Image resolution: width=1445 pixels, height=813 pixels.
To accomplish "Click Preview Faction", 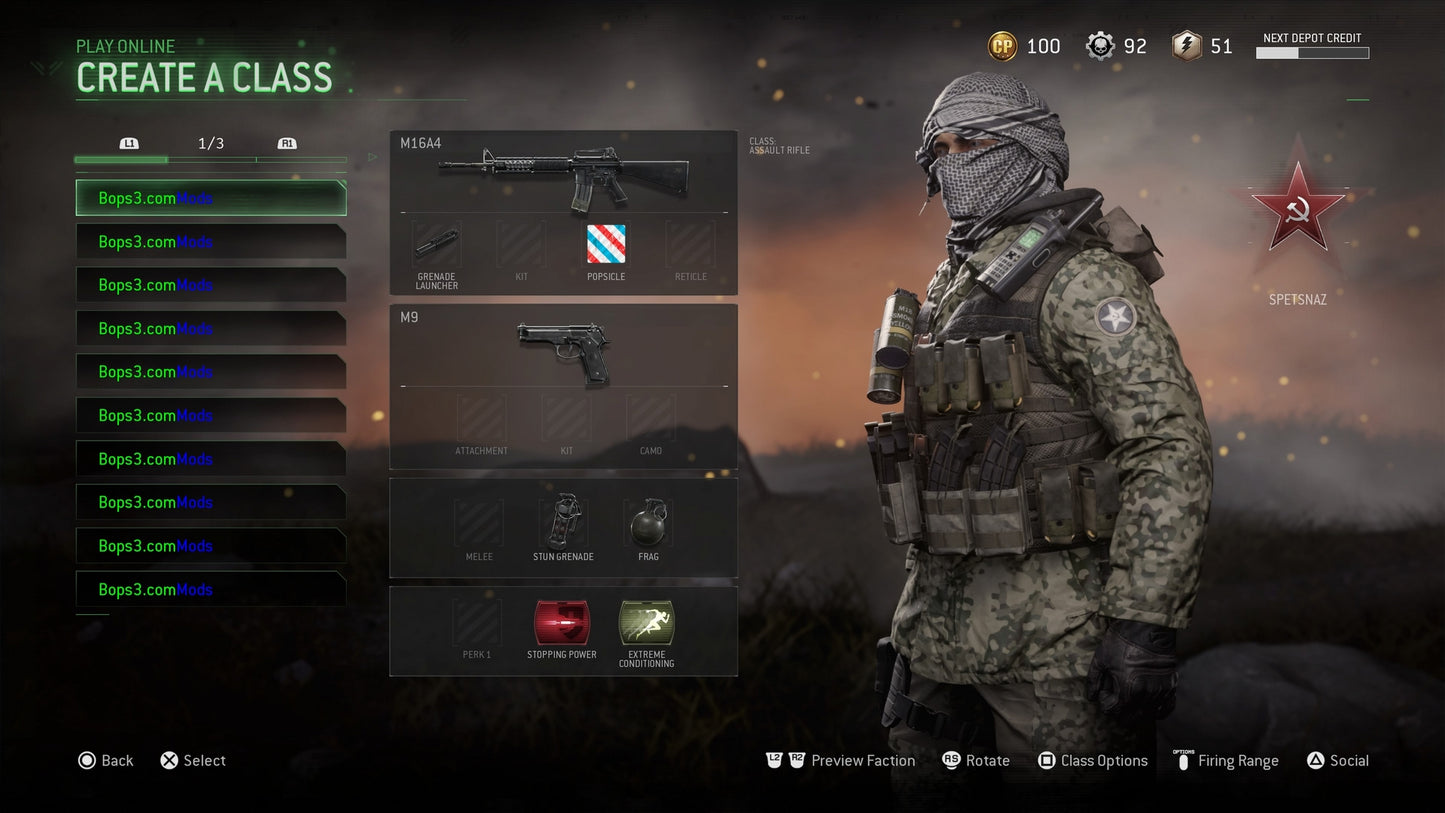I will tap(862, 760).
